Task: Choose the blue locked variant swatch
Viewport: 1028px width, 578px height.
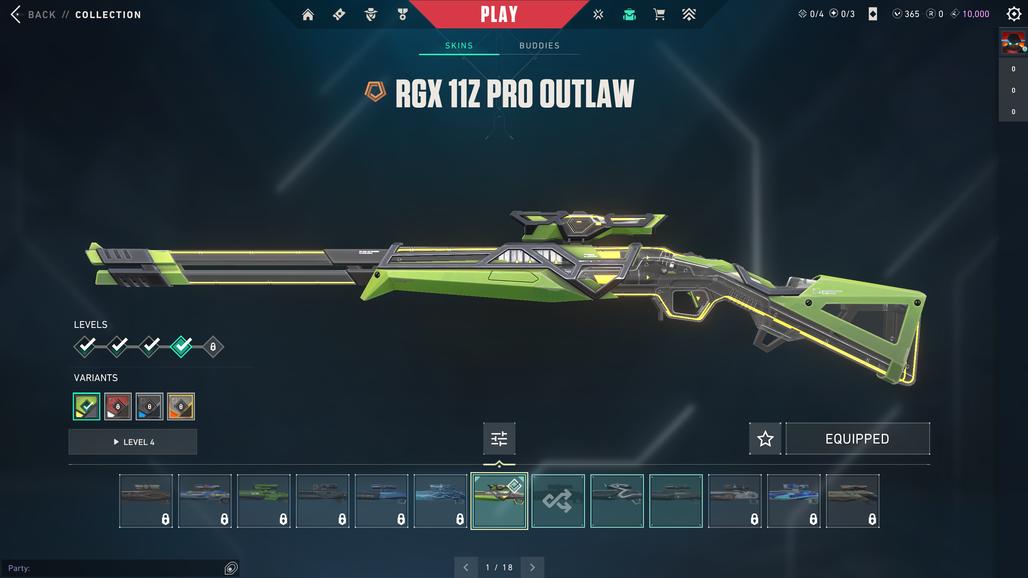Action: tap(149, 406)
